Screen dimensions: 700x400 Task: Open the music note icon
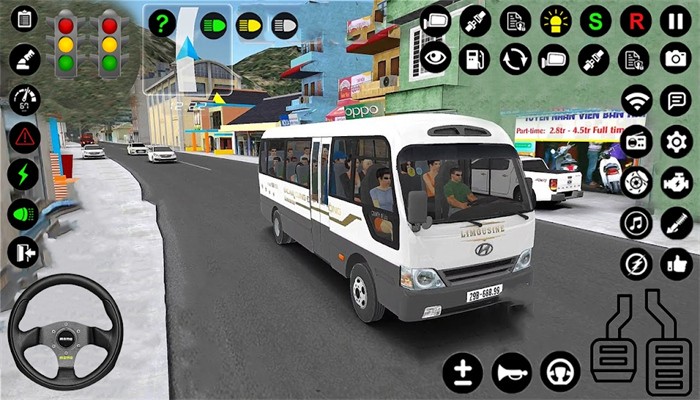(635, 223)
